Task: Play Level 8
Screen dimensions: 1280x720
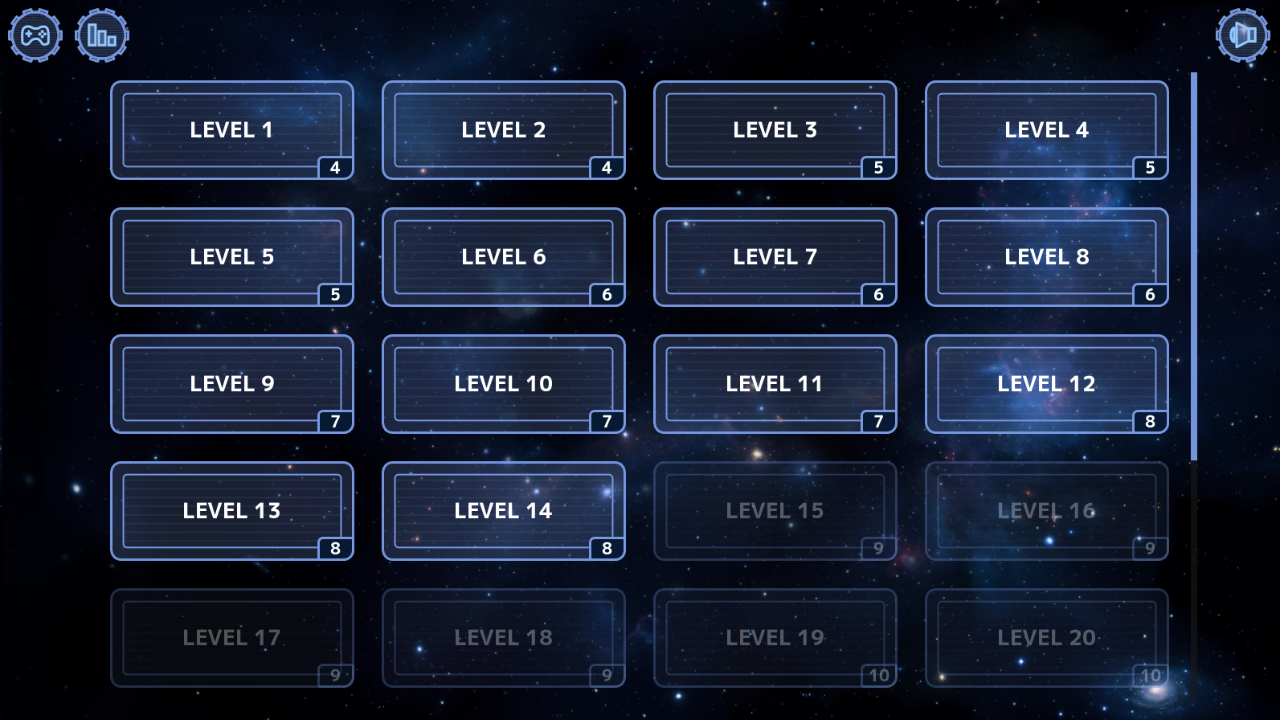Action: [x=1046, y=257]
